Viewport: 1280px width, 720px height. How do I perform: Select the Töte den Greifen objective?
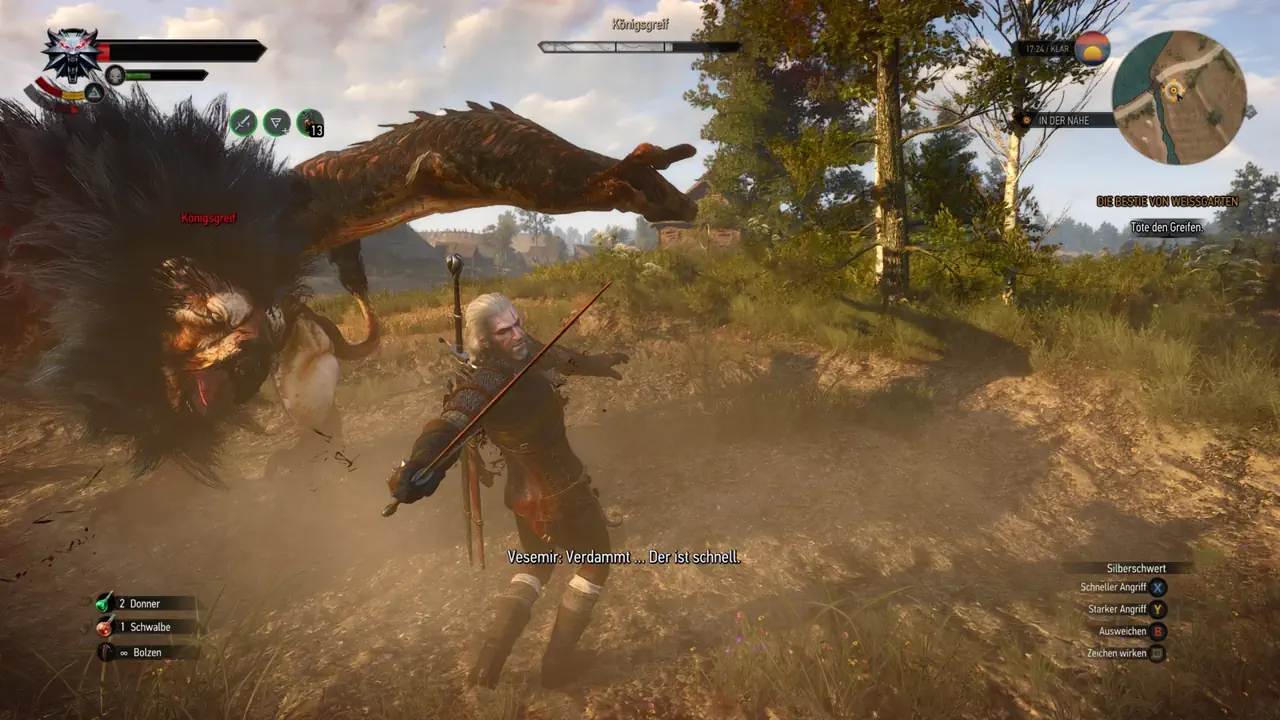tap(1166, 227)
